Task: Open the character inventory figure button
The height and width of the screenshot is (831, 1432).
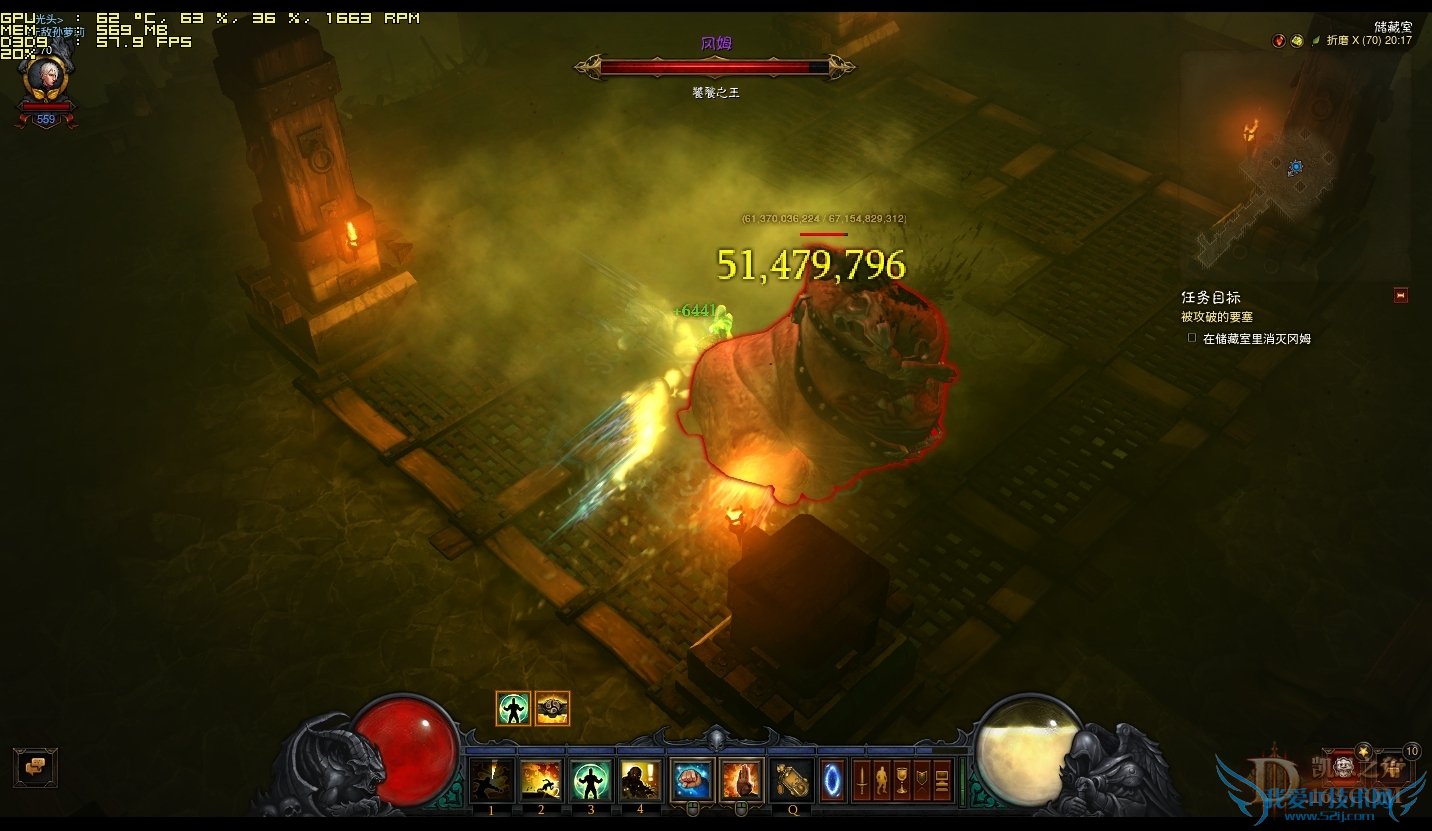Action: click(x=881, y=780)
